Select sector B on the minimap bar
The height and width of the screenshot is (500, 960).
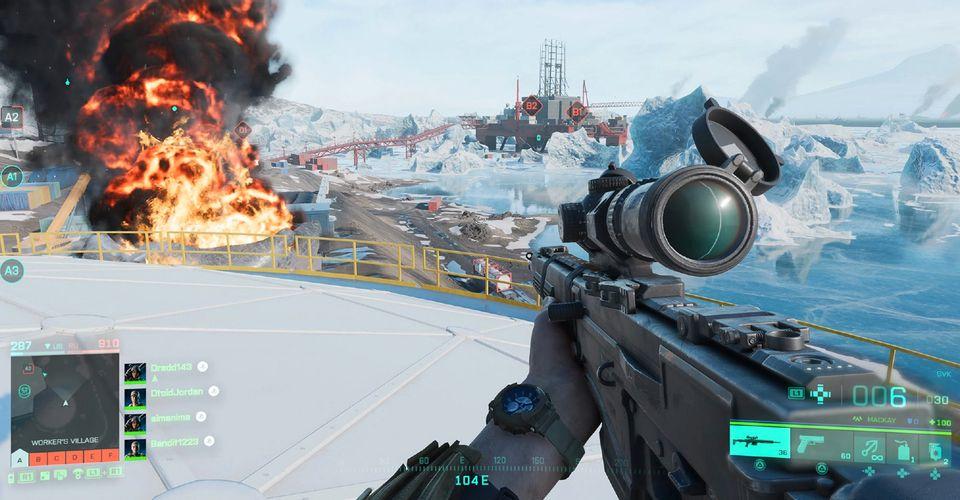(39, 459)
